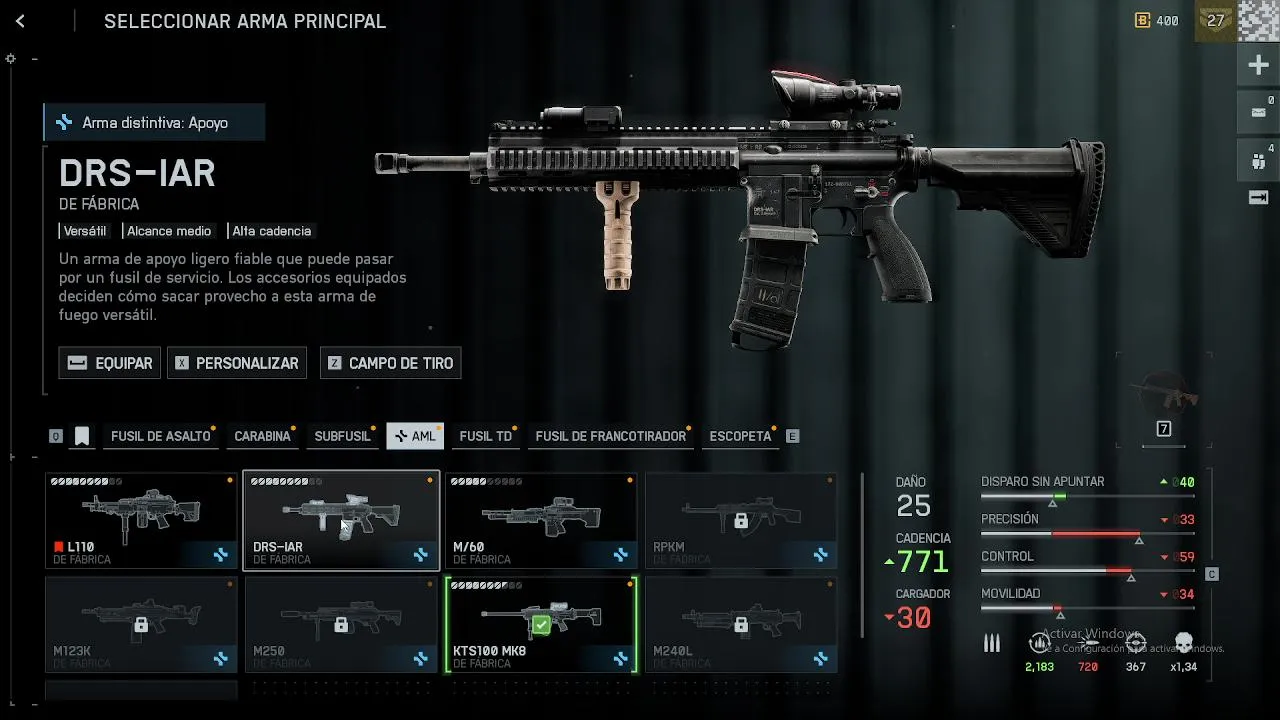Open the Subfusil weapon category
Viewport: 1280px width, 720px height.
click(x=342, y=436)
